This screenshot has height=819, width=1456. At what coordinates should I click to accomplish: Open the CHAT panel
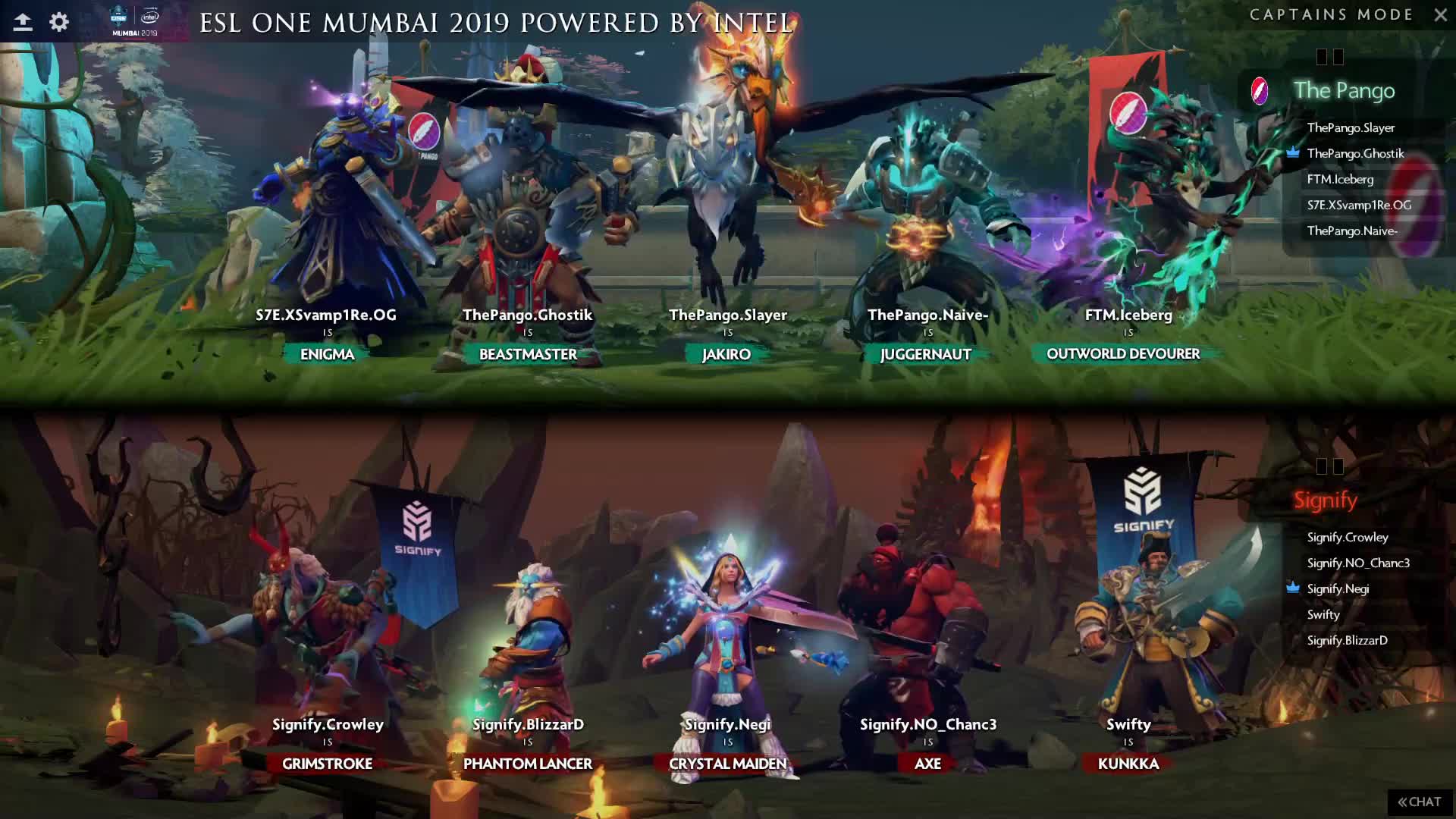click(x=1420, y=802)
